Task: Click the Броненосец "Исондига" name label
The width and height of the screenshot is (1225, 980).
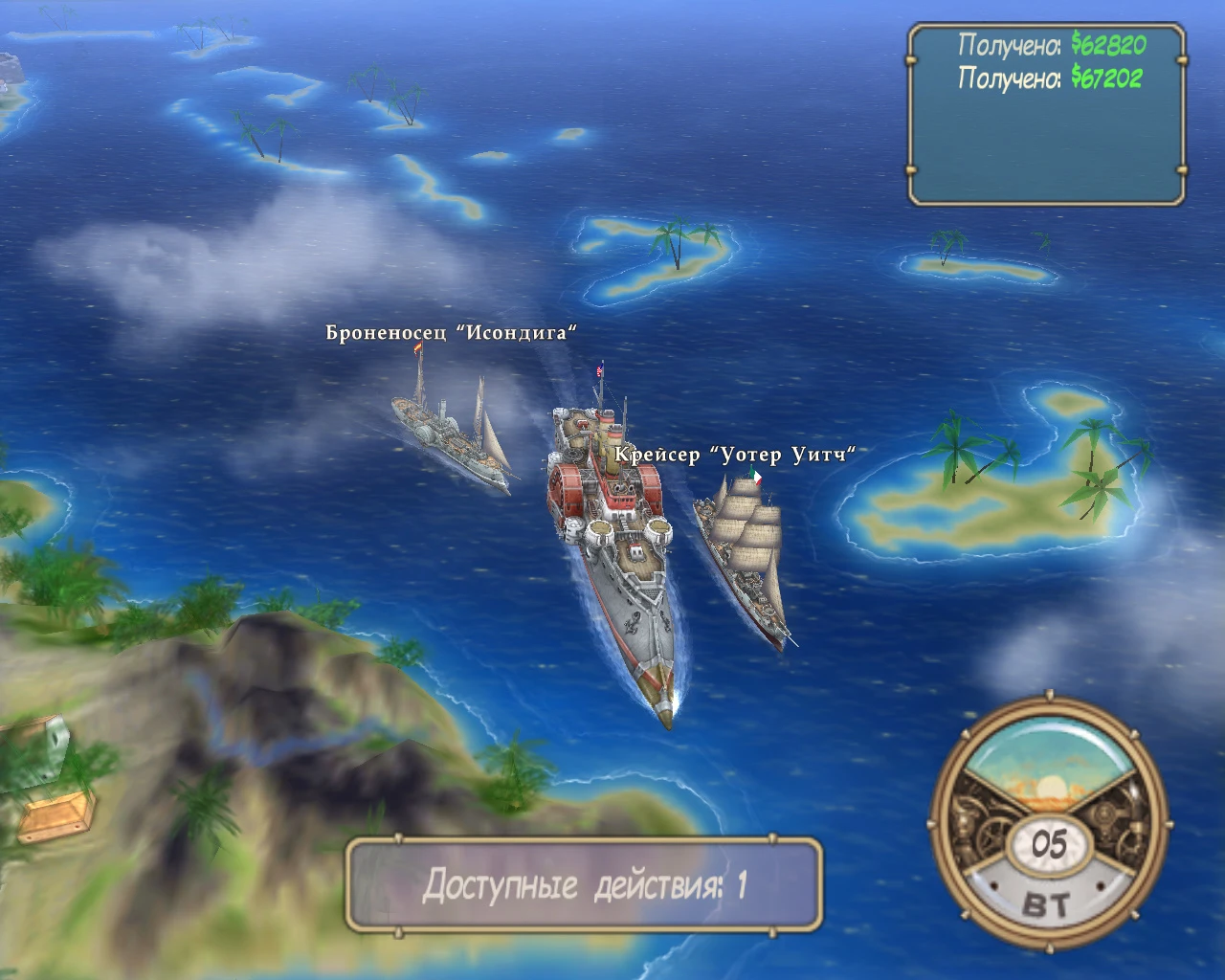Action: [450, 331]
